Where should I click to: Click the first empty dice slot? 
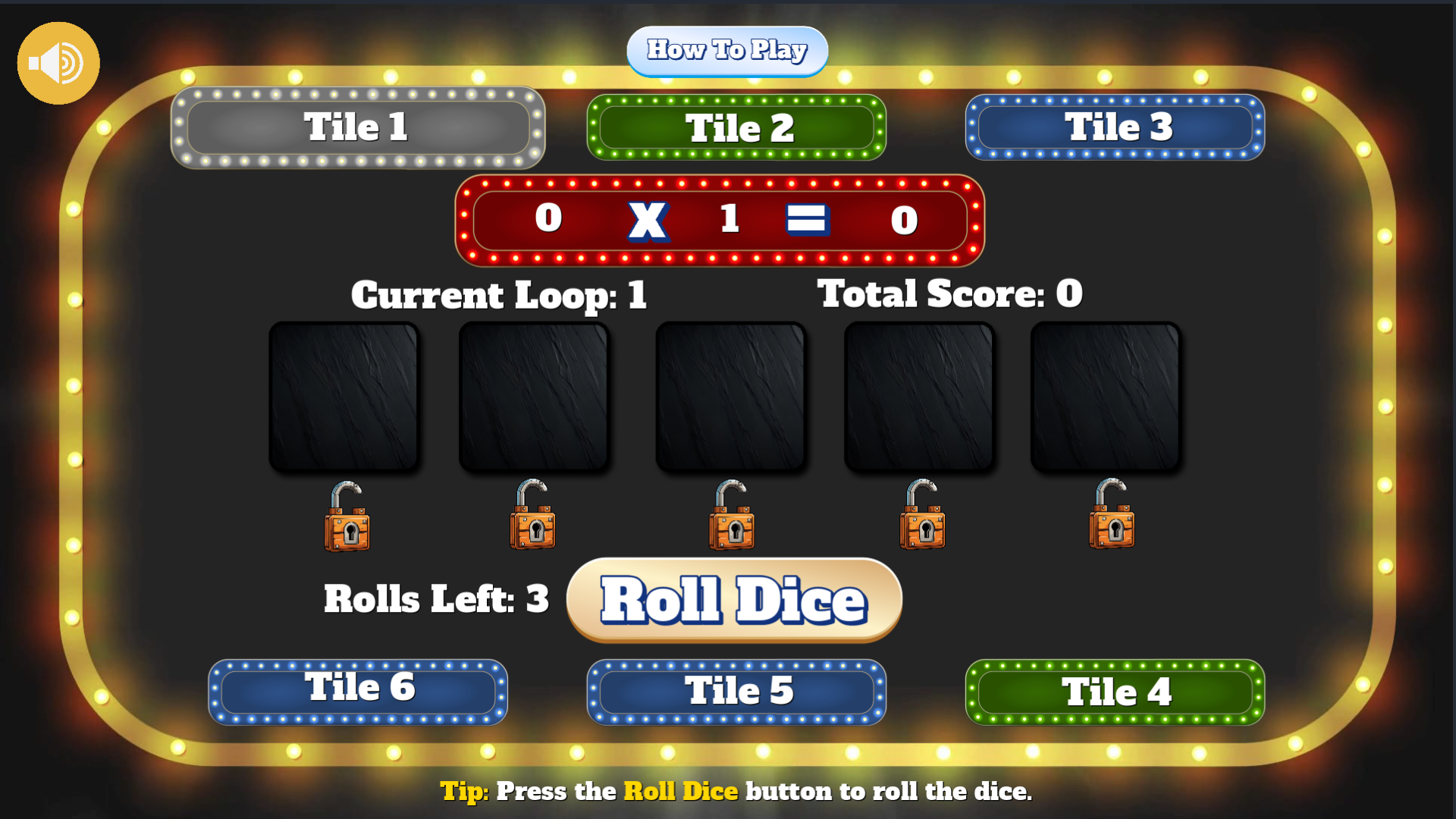click(347, 395)
